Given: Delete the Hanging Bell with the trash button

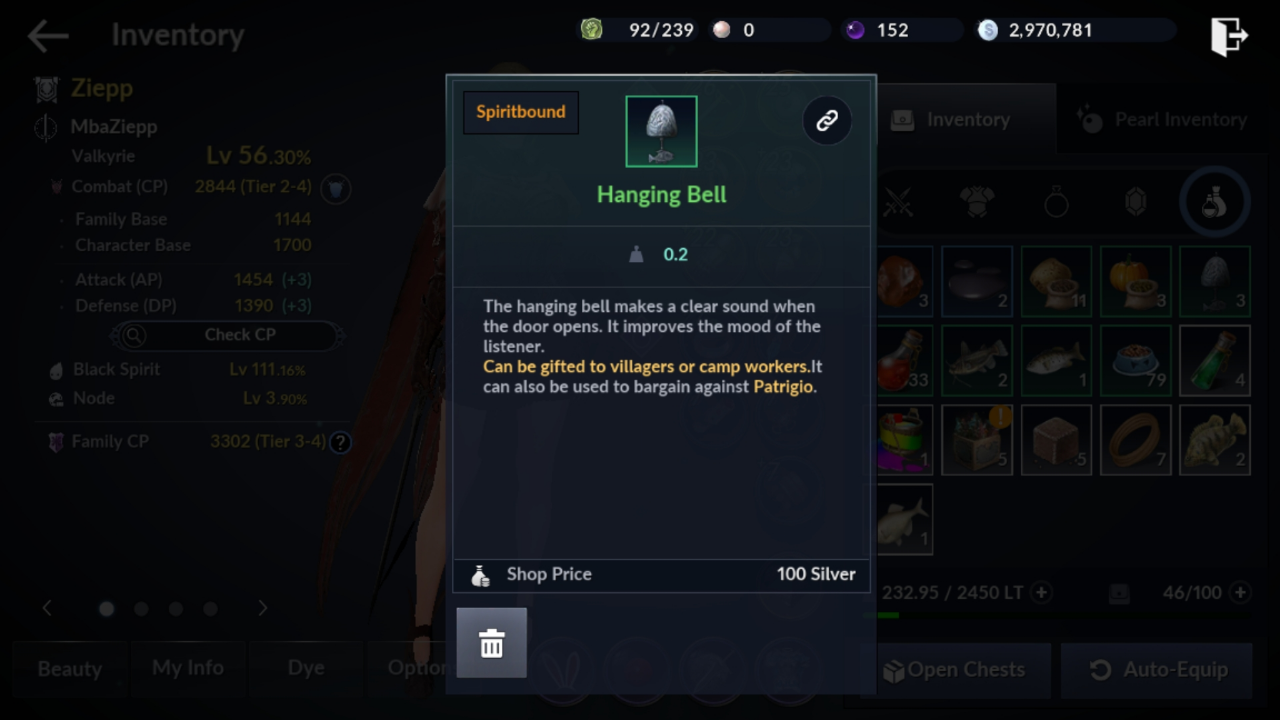Looking at the screenshot, I should pyautogui.click(x=491, y=643).
